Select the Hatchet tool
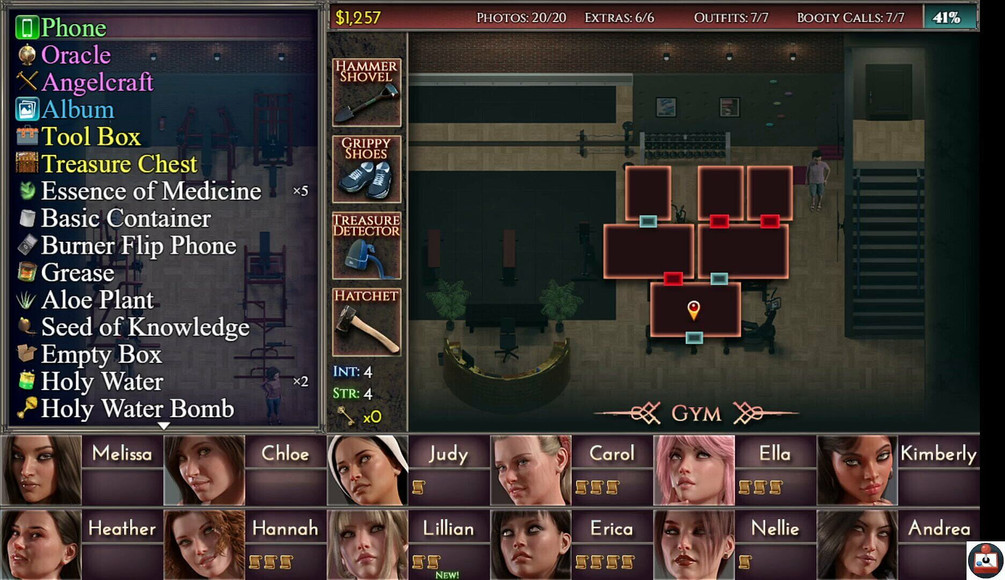Image resolution: width=1005 pixels, height=580 pixels. pyautogui.click(x=366, y=322)
